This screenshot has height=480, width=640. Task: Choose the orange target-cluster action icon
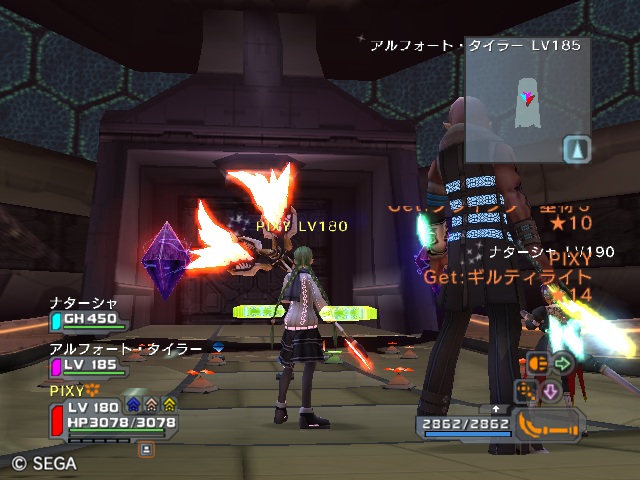click(x=526, y=389)
